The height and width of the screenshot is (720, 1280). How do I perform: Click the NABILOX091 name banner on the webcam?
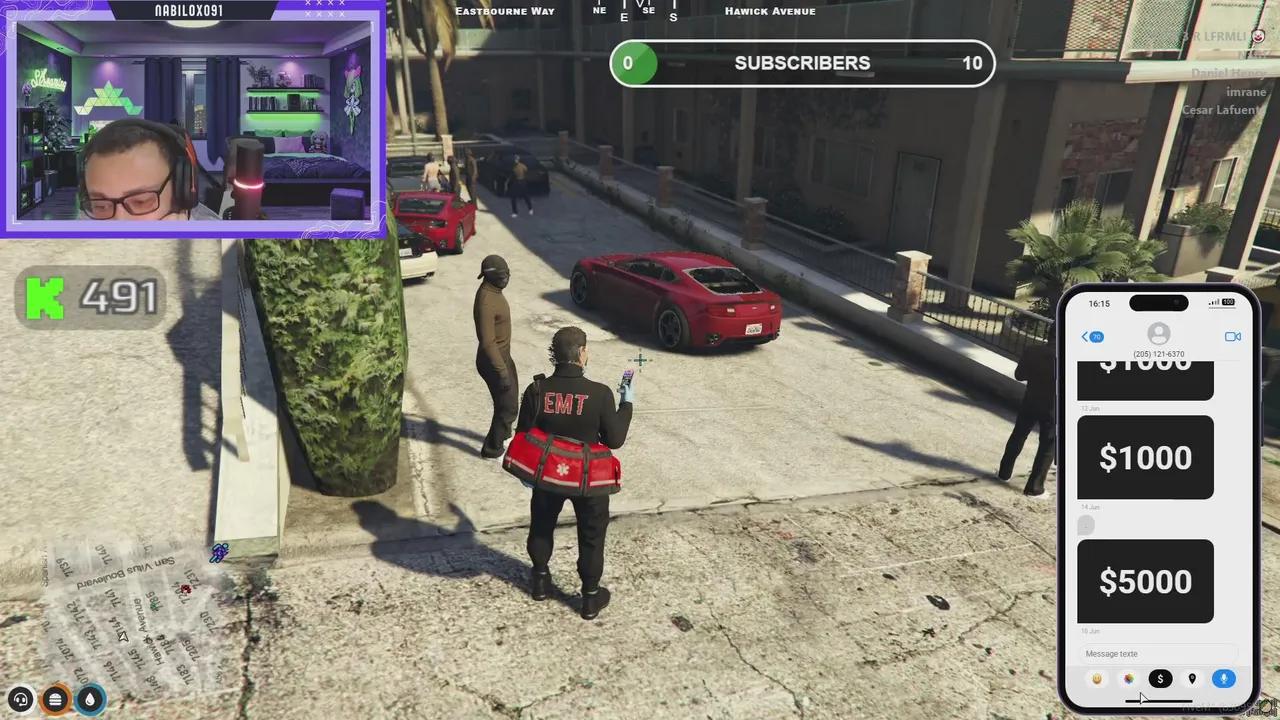186,9
